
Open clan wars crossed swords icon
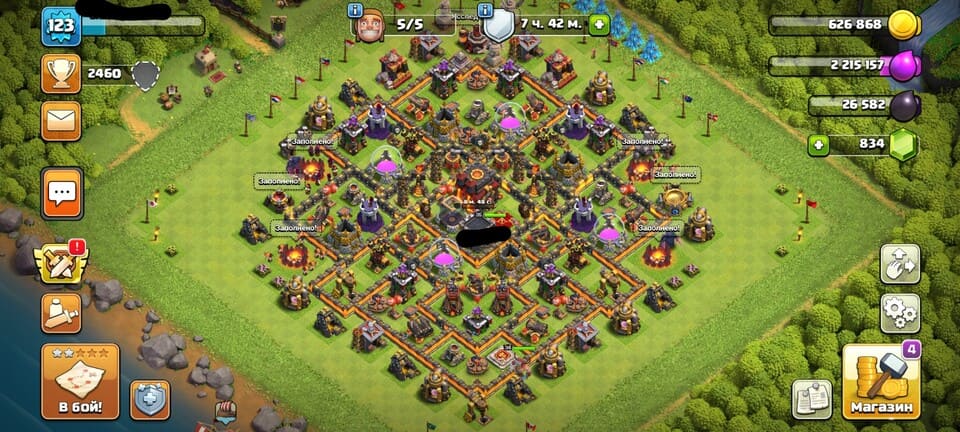(61, 262)
